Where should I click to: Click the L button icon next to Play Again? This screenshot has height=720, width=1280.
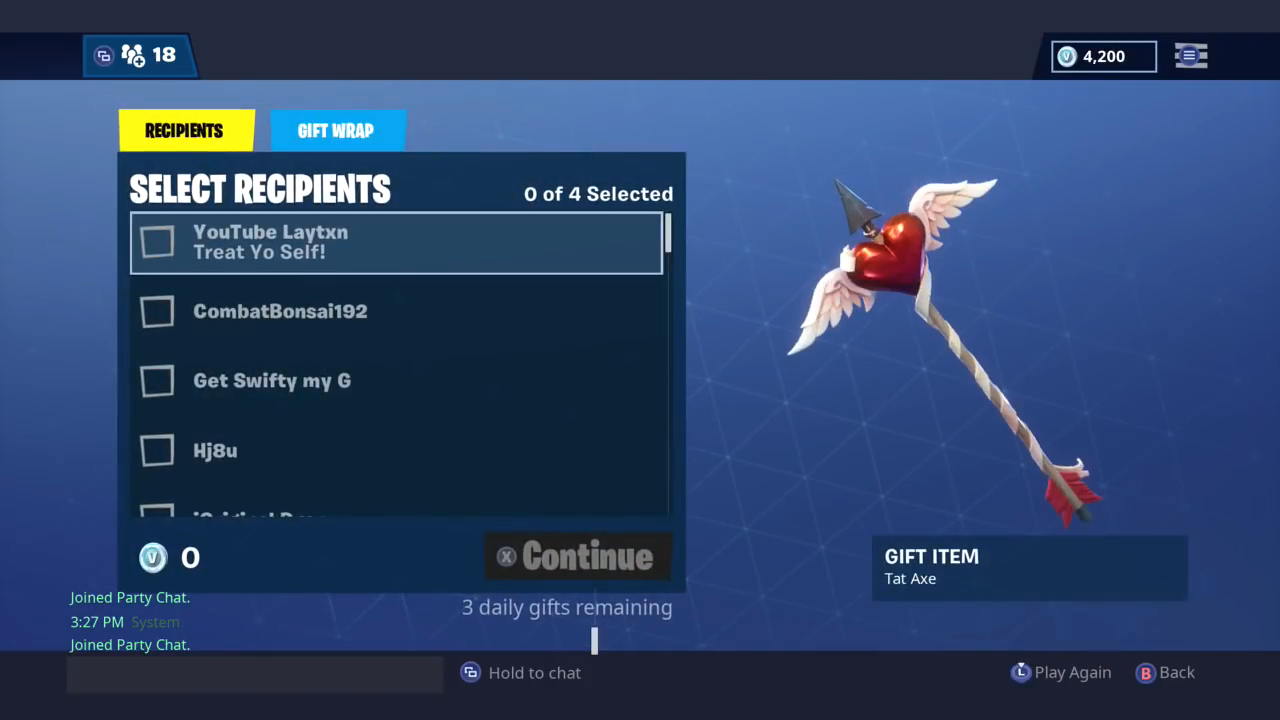click(x=1021, y=672)
